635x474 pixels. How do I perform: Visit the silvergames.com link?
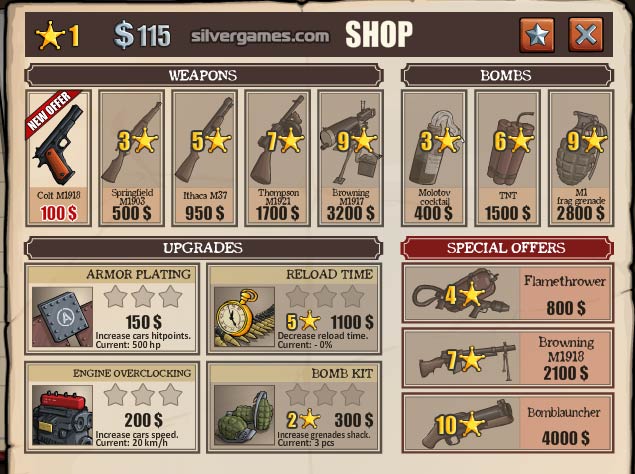point(260,36)
